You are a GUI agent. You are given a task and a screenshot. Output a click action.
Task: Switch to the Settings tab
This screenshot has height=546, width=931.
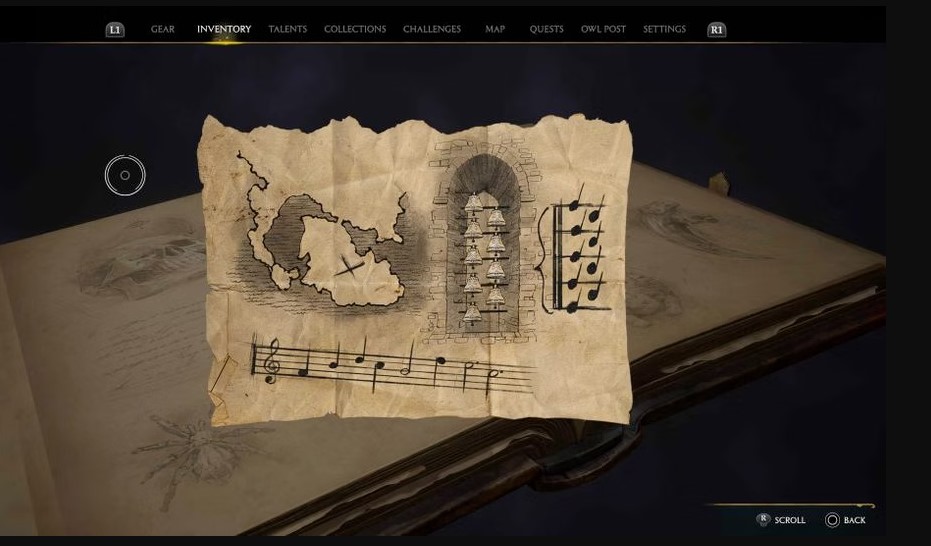pos(664,29)
